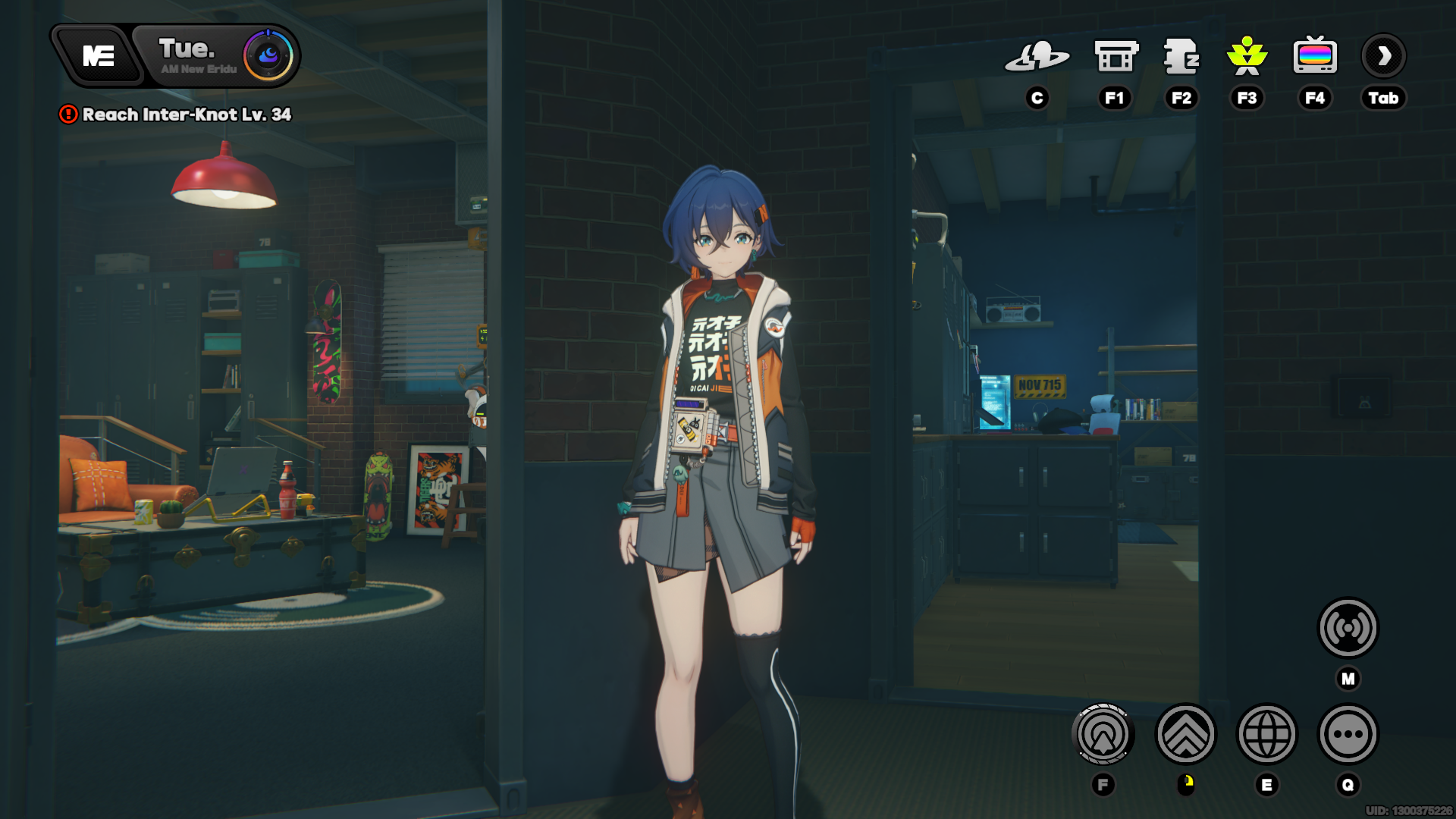Image resolution: width=1456 pixels, height=819 pixels.
Task: Open the storefront icon menu
Action: coord(1116,57)
